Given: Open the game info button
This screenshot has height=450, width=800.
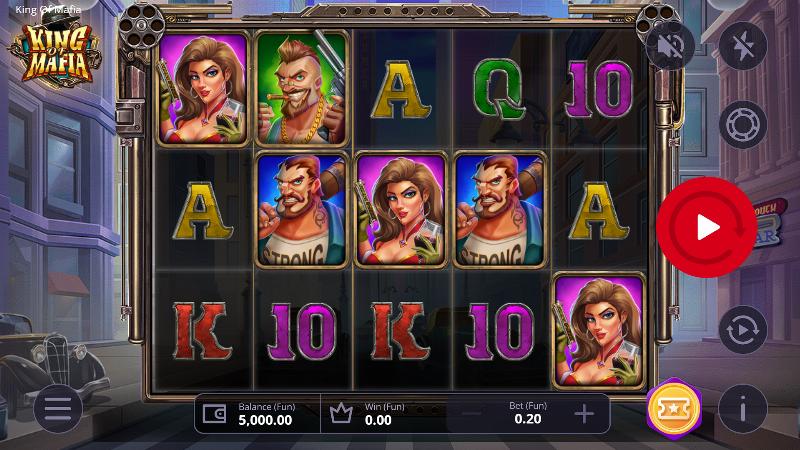Looking at the screenshot, I should click(743, 408).
